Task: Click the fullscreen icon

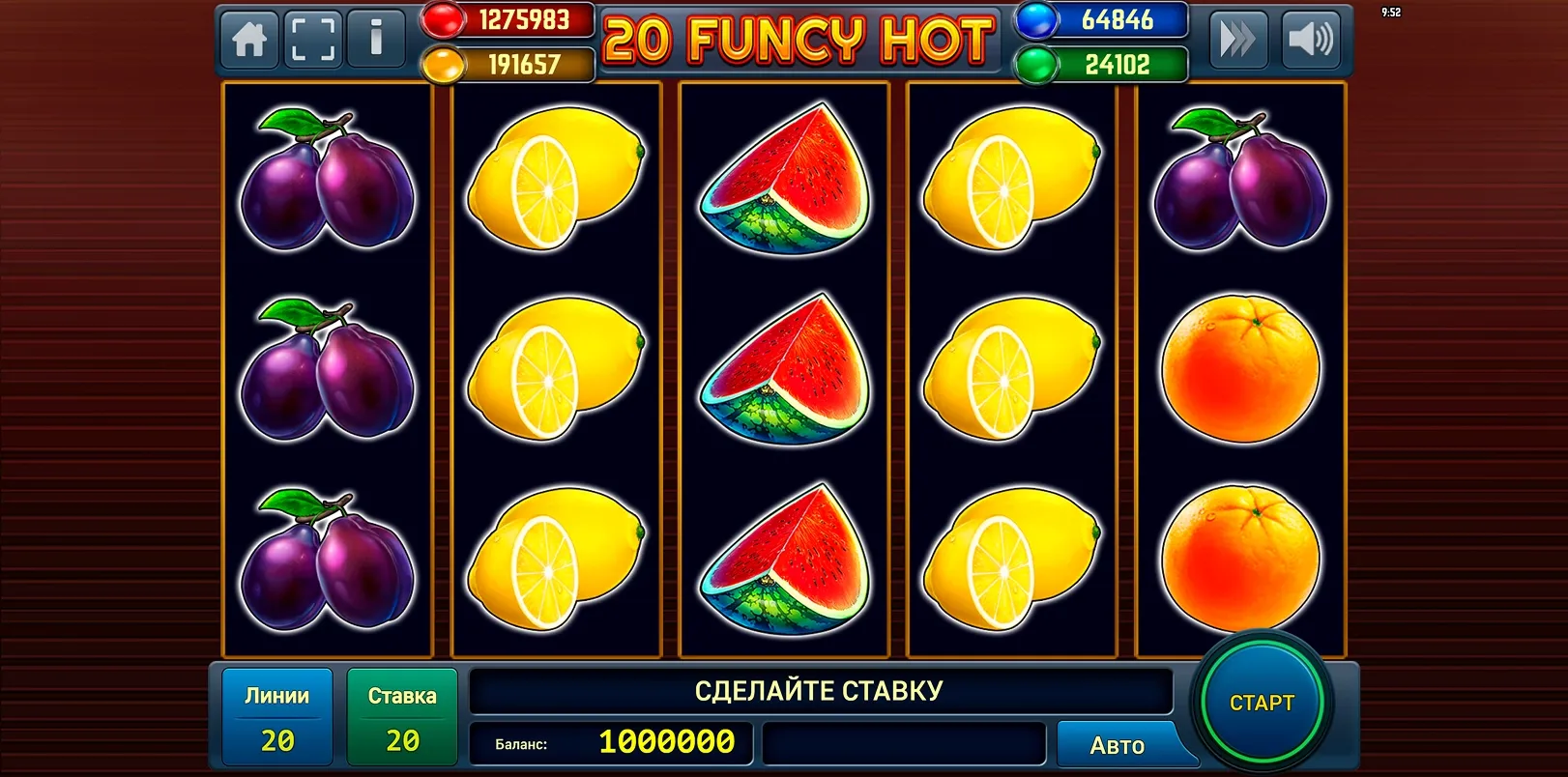Action: 312,41
